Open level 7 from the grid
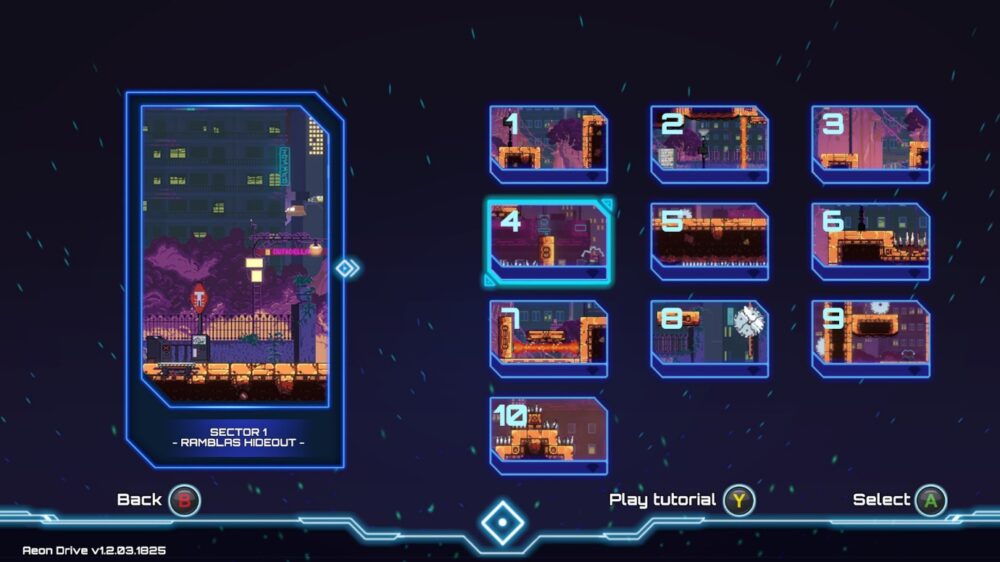Image resolution: width=1000 pixels, height=562 pixels. 548,338
